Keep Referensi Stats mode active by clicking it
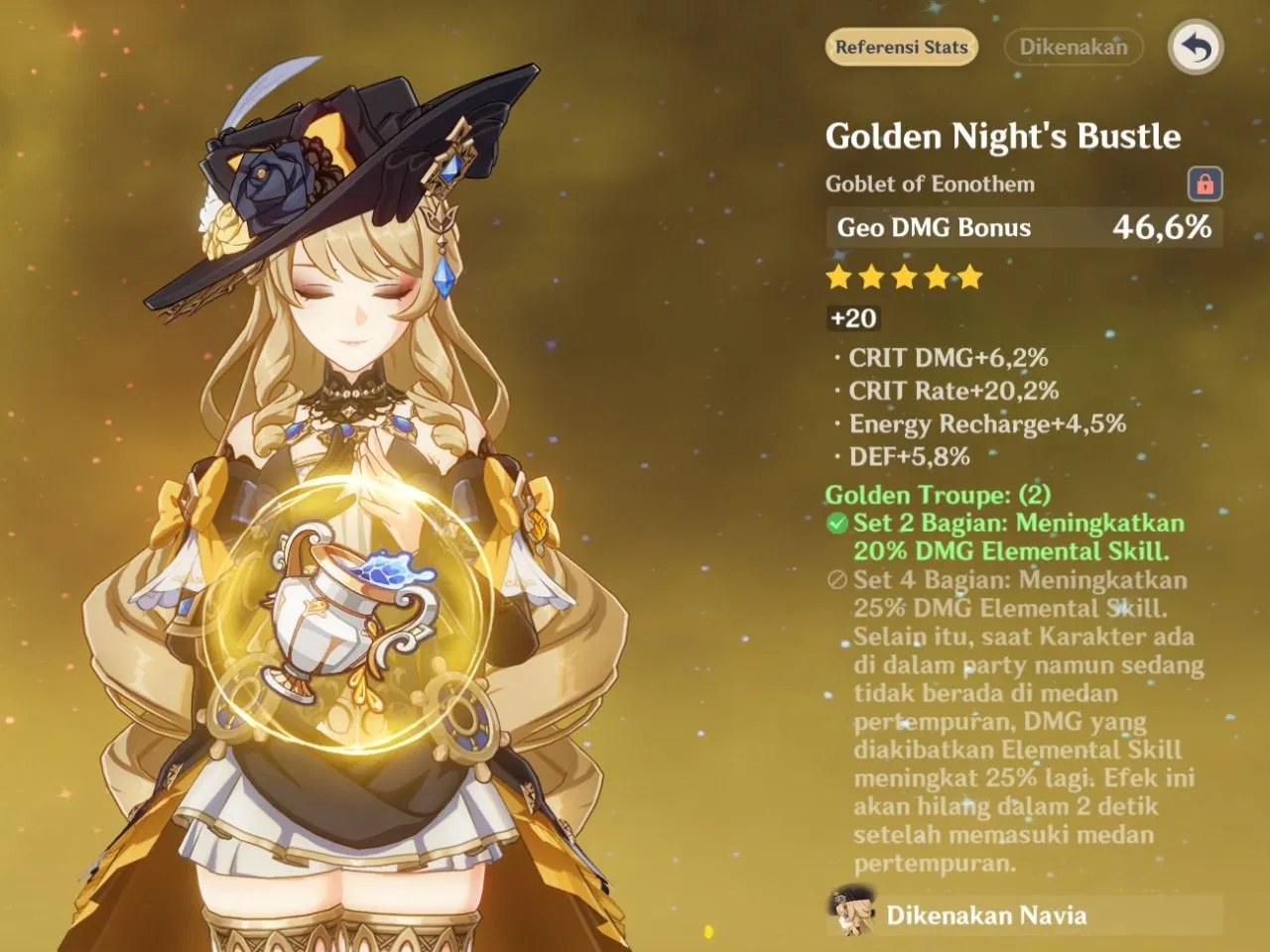This screenshot has width=1270, height=952. pos(901,47)
